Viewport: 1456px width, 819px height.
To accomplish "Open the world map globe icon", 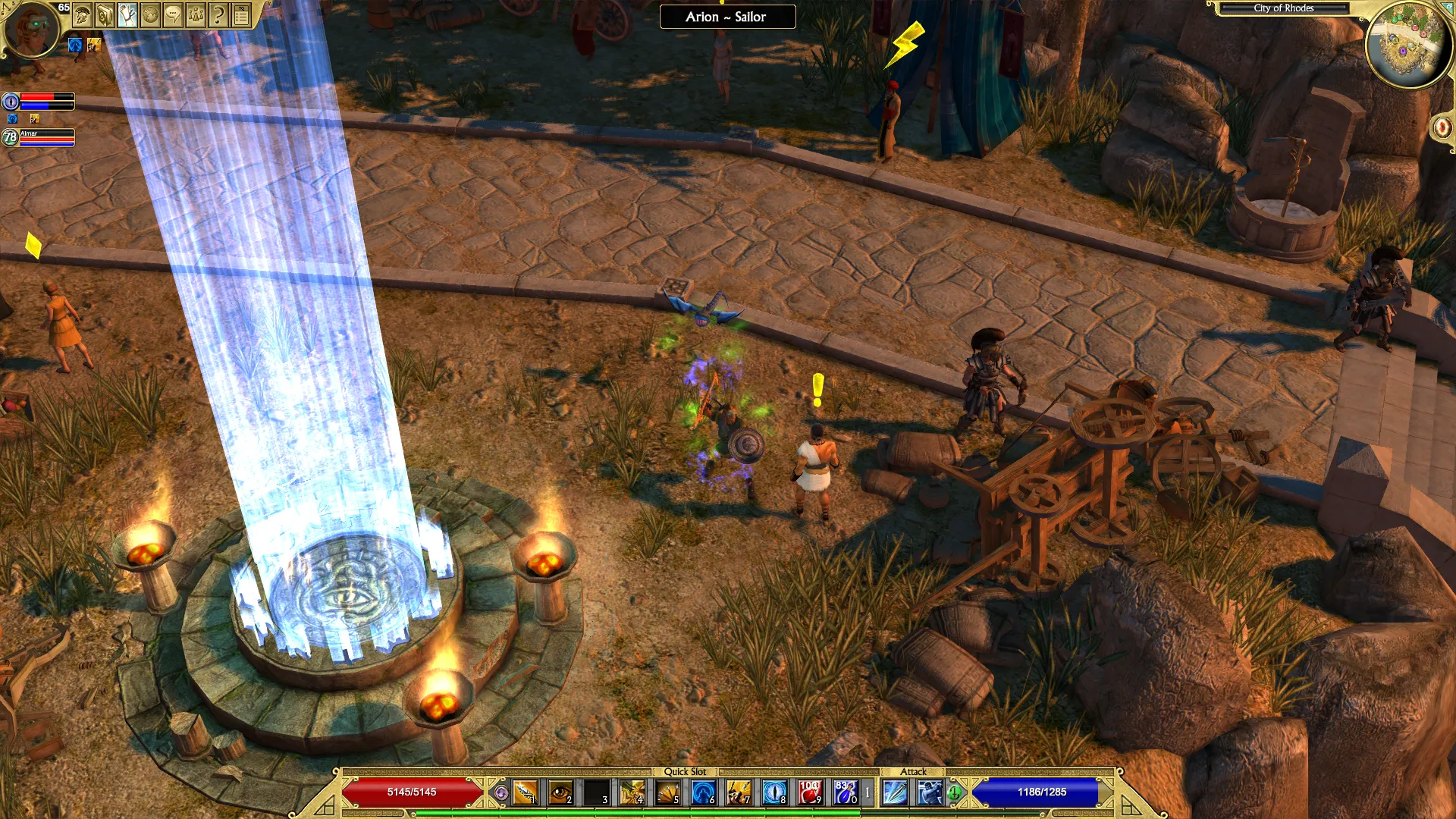I will [x=151, y=14].
